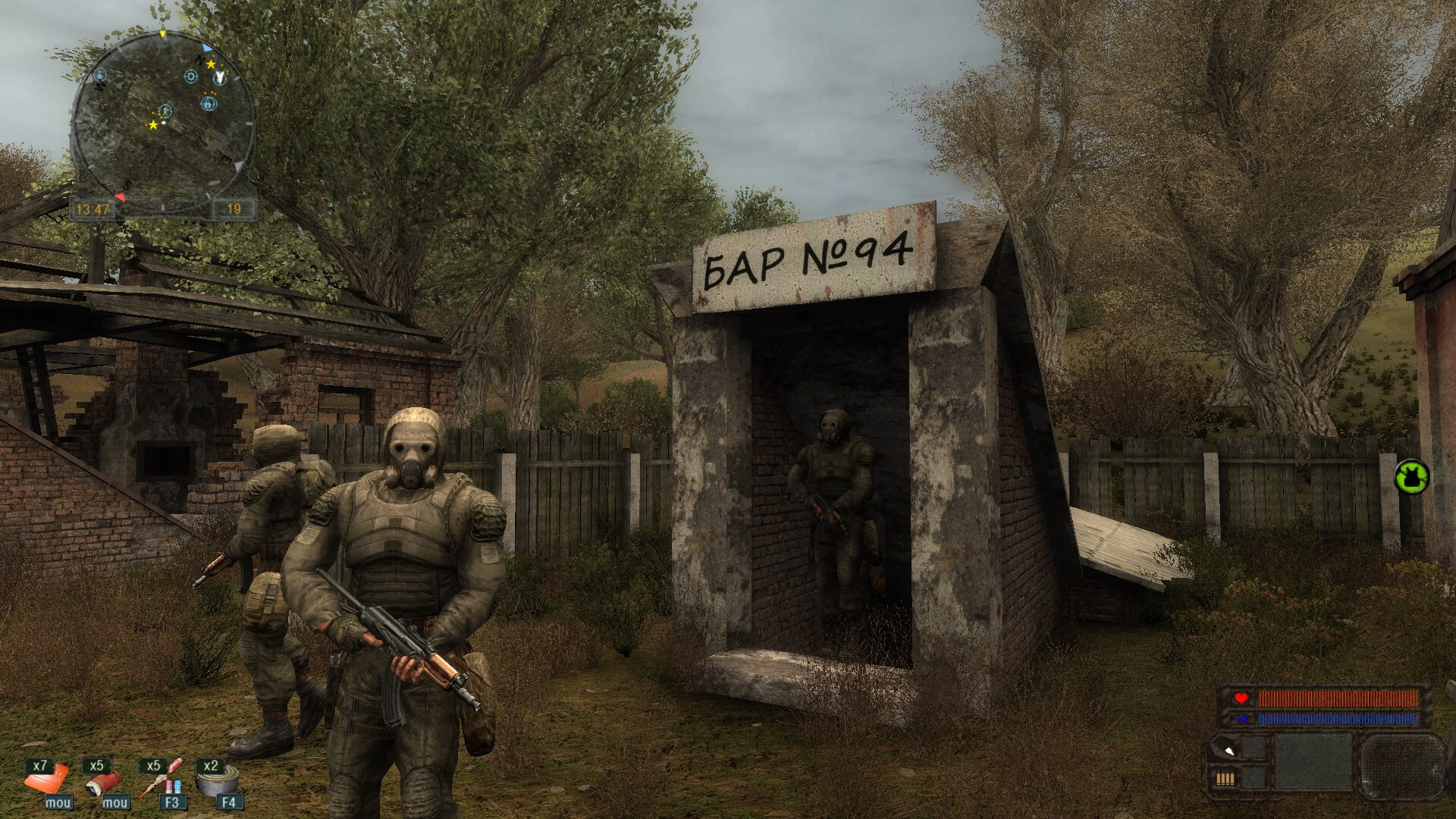The height and width of the screenshot is (819, 1456).
Task: Click the grenade icon in weapon panel
Action: [x=1228, y=750]
